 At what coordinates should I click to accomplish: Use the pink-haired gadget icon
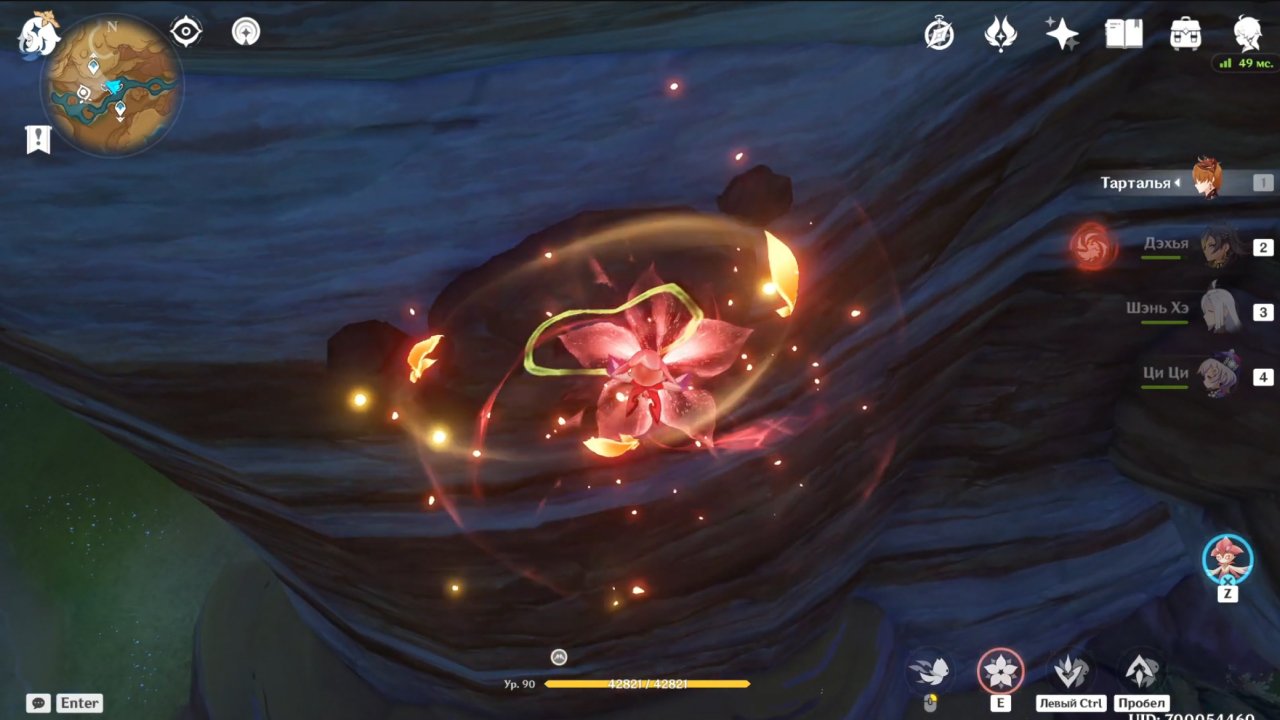pos(1227,558)
